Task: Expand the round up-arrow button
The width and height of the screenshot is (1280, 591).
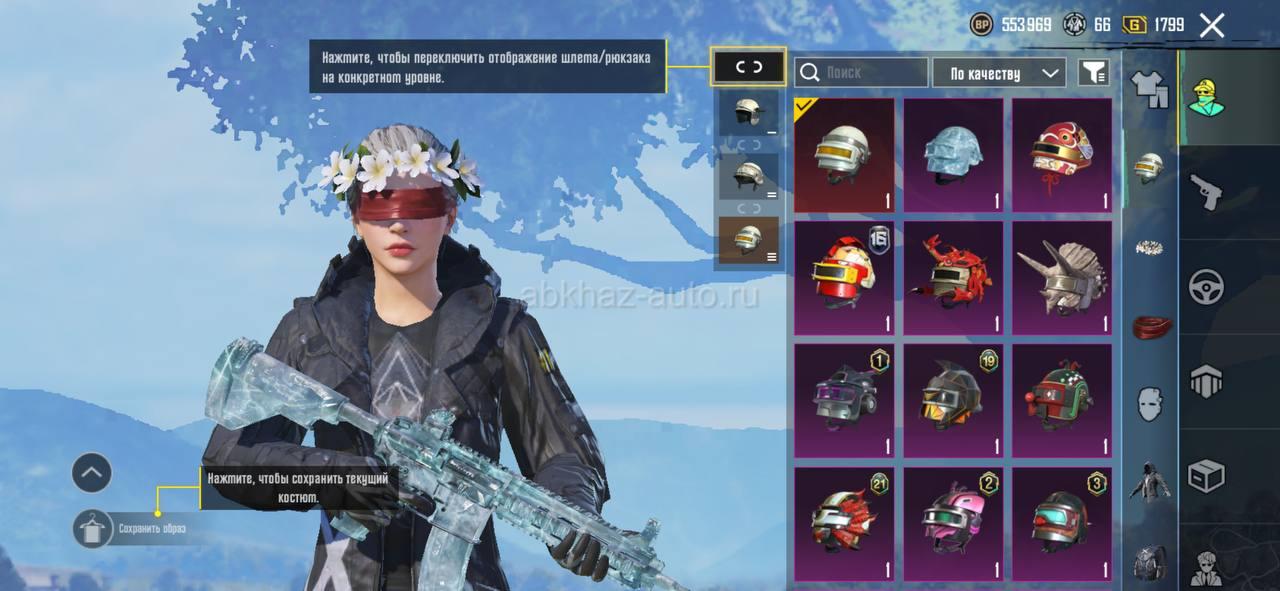Action: [x=92, y=472]
